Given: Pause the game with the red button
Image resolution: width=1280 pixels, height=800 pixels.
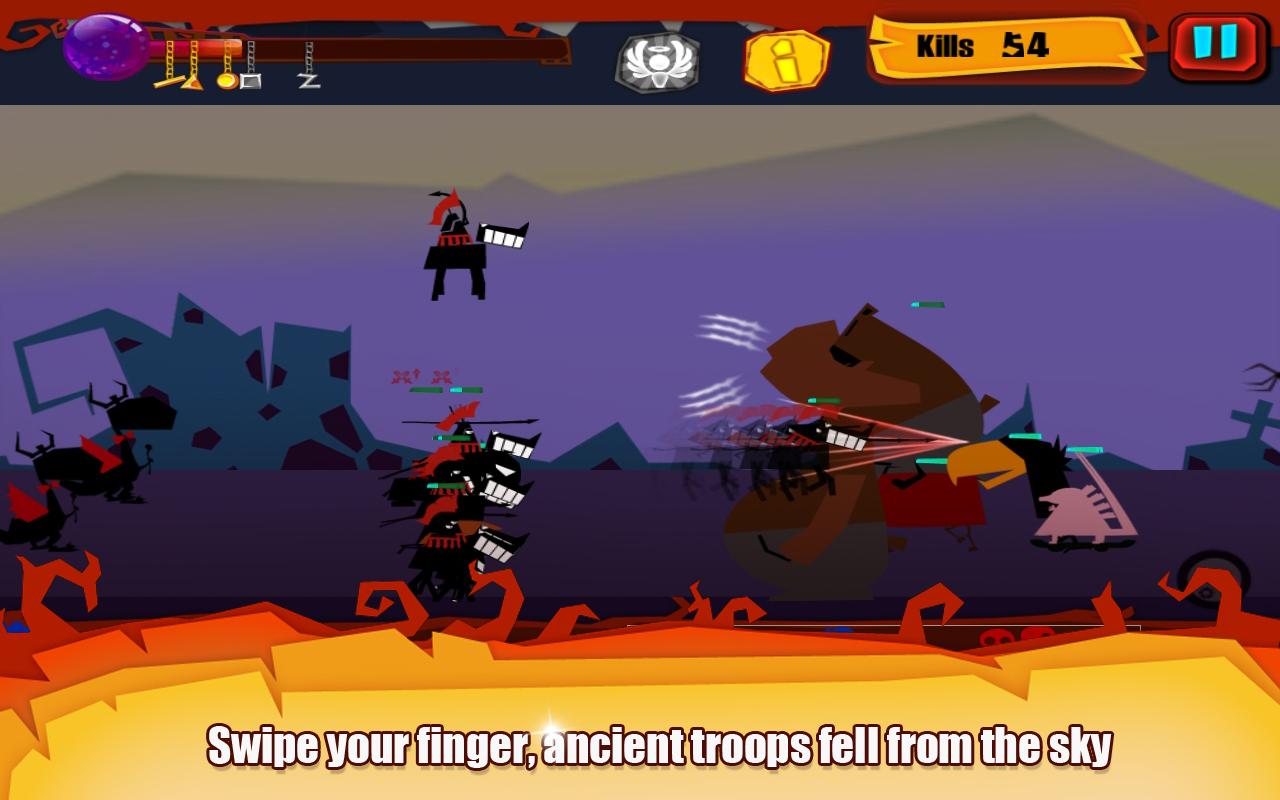Looking at the screenshot, I should point(1216,46).
